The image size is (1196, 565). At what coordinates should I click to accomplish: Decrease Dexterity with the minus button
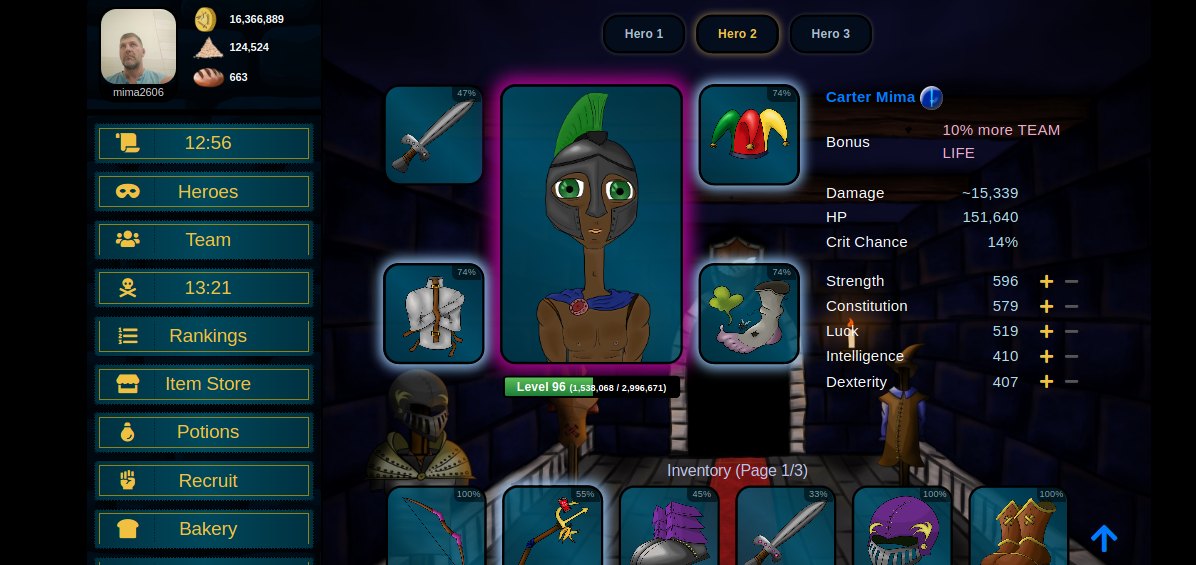point(1071,382)
